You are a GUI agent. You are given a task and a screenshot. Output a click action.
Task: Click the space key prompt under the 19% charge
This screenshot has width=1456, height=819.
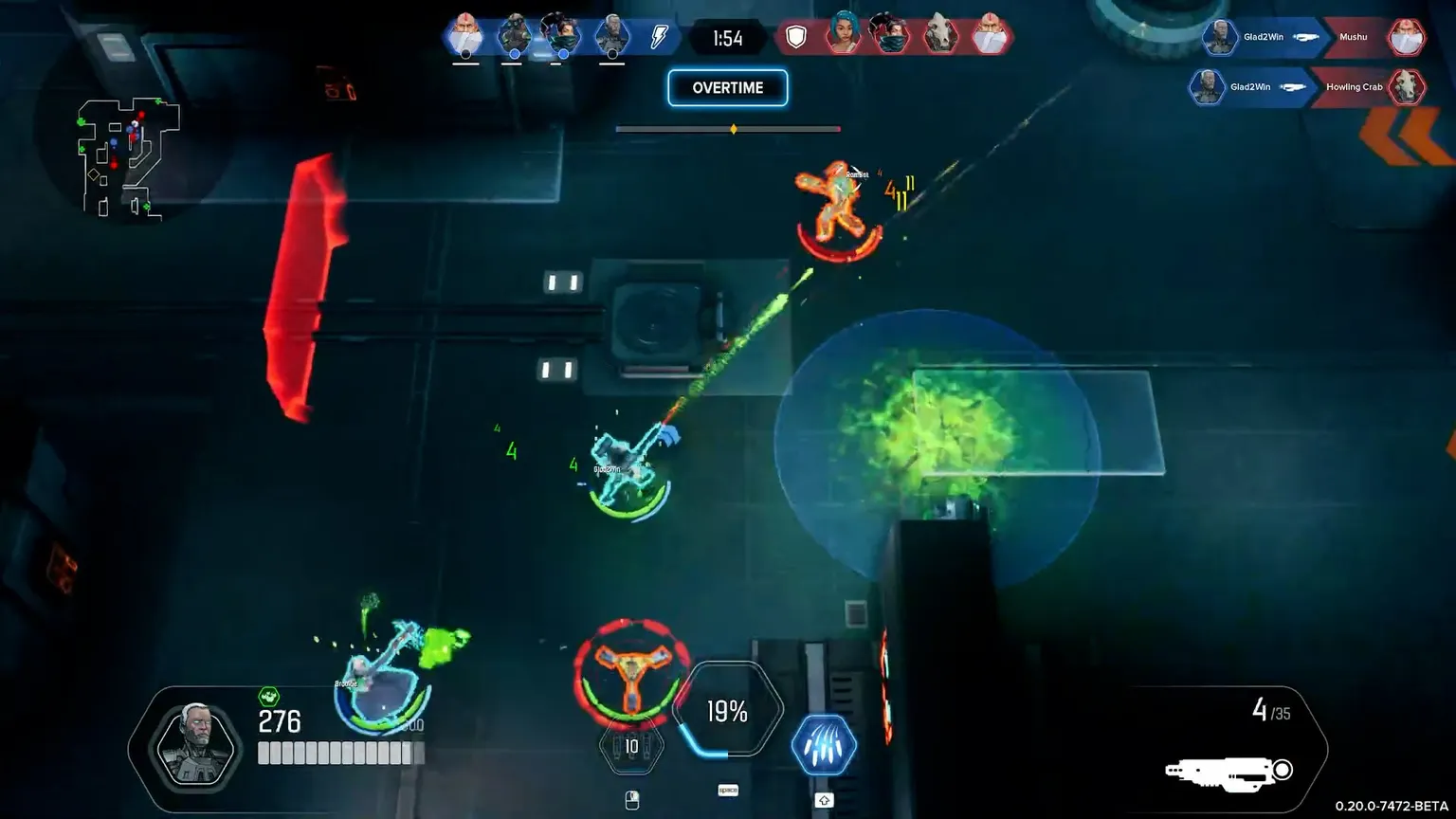(x=728, y=788)
